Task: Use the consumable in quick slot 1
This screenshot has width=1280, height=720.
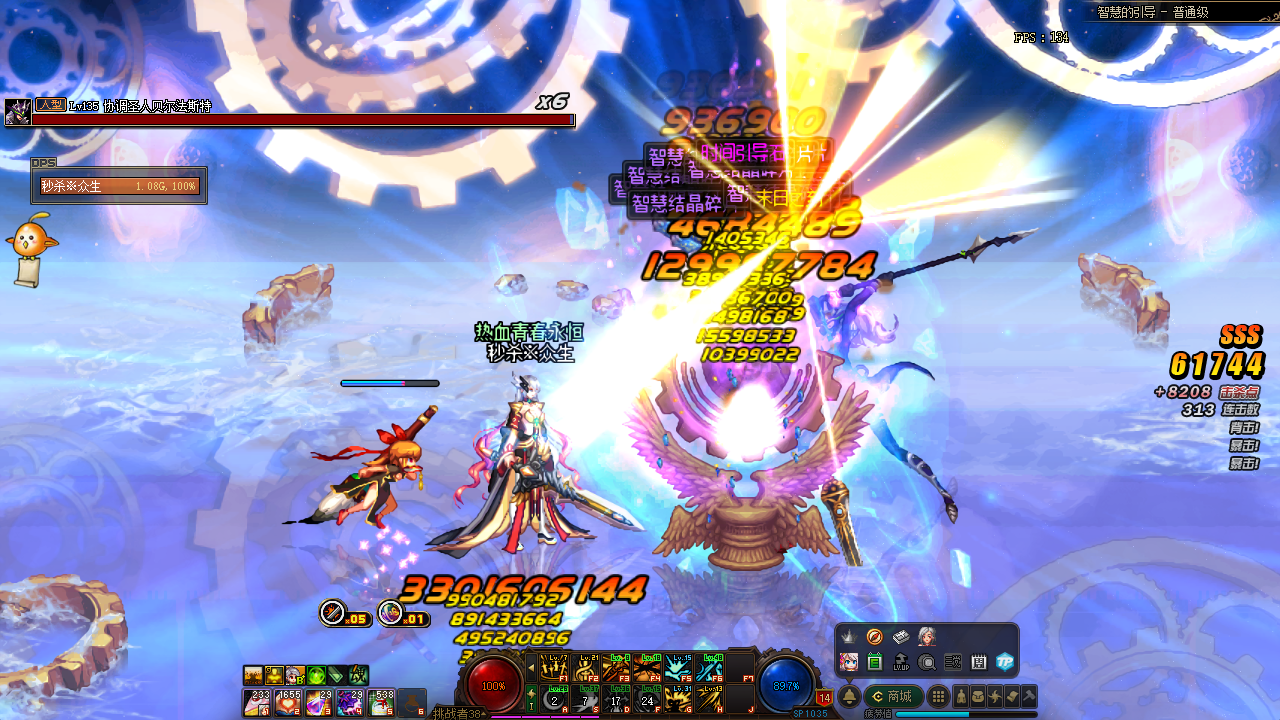Action: pos(256,703)
